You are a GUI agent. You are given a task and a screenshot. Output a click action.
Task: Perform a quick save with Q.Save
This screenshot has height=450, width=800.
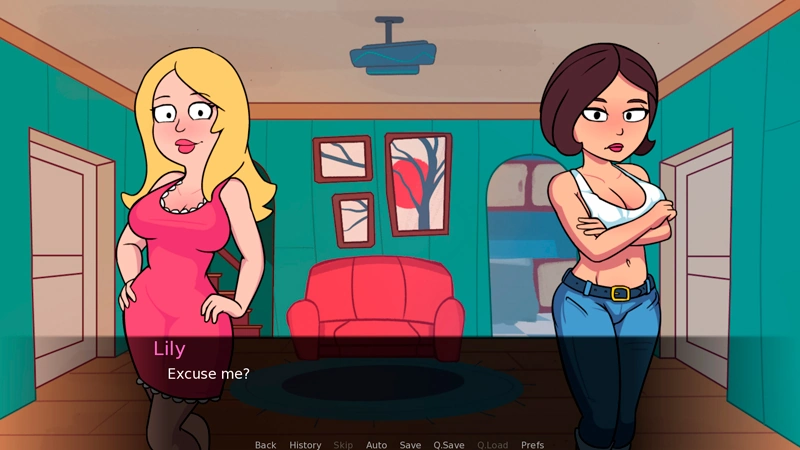pos(449,445)
